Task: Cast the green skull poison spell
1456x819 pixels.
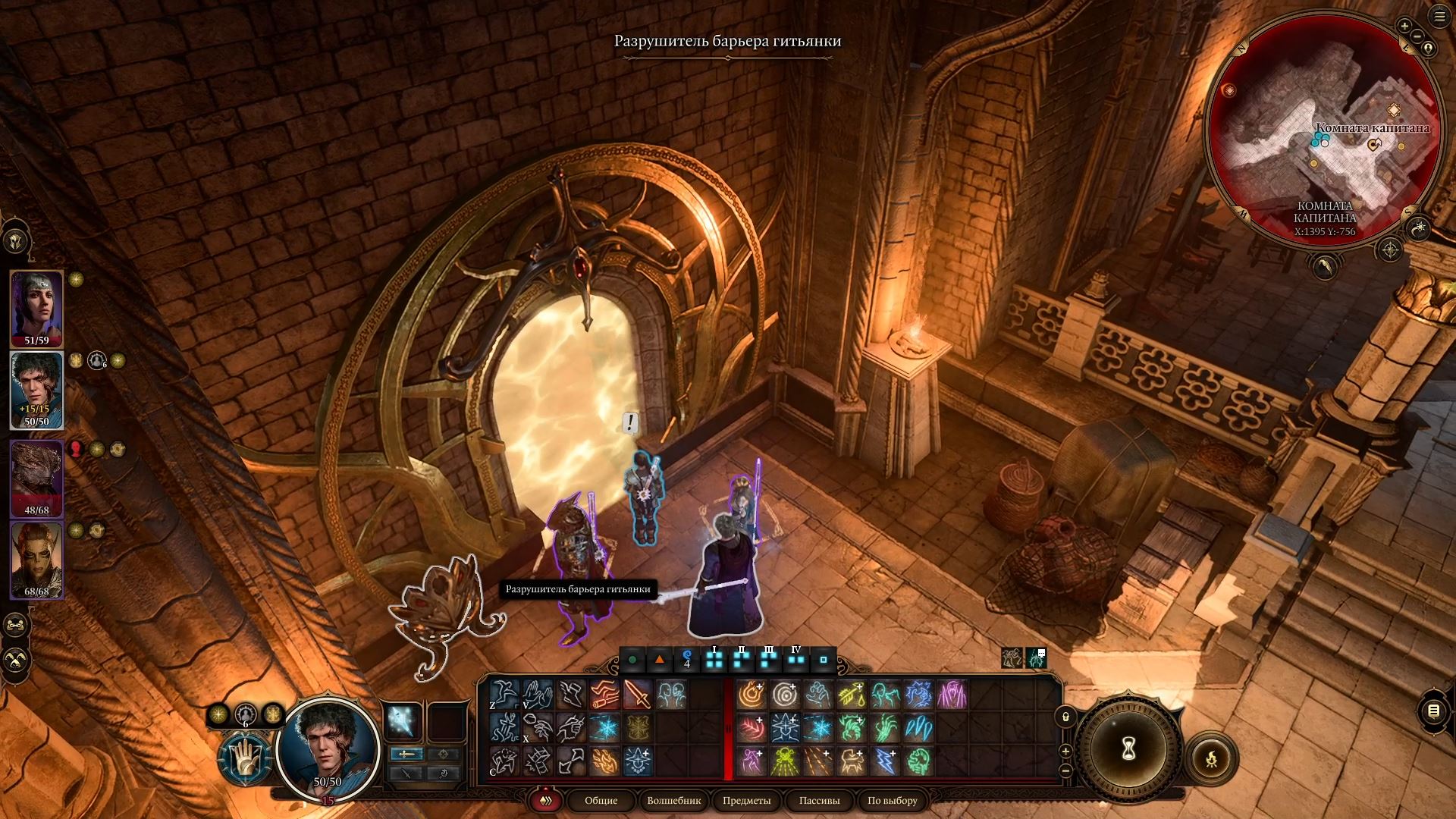Action: [x=784, y=761]
